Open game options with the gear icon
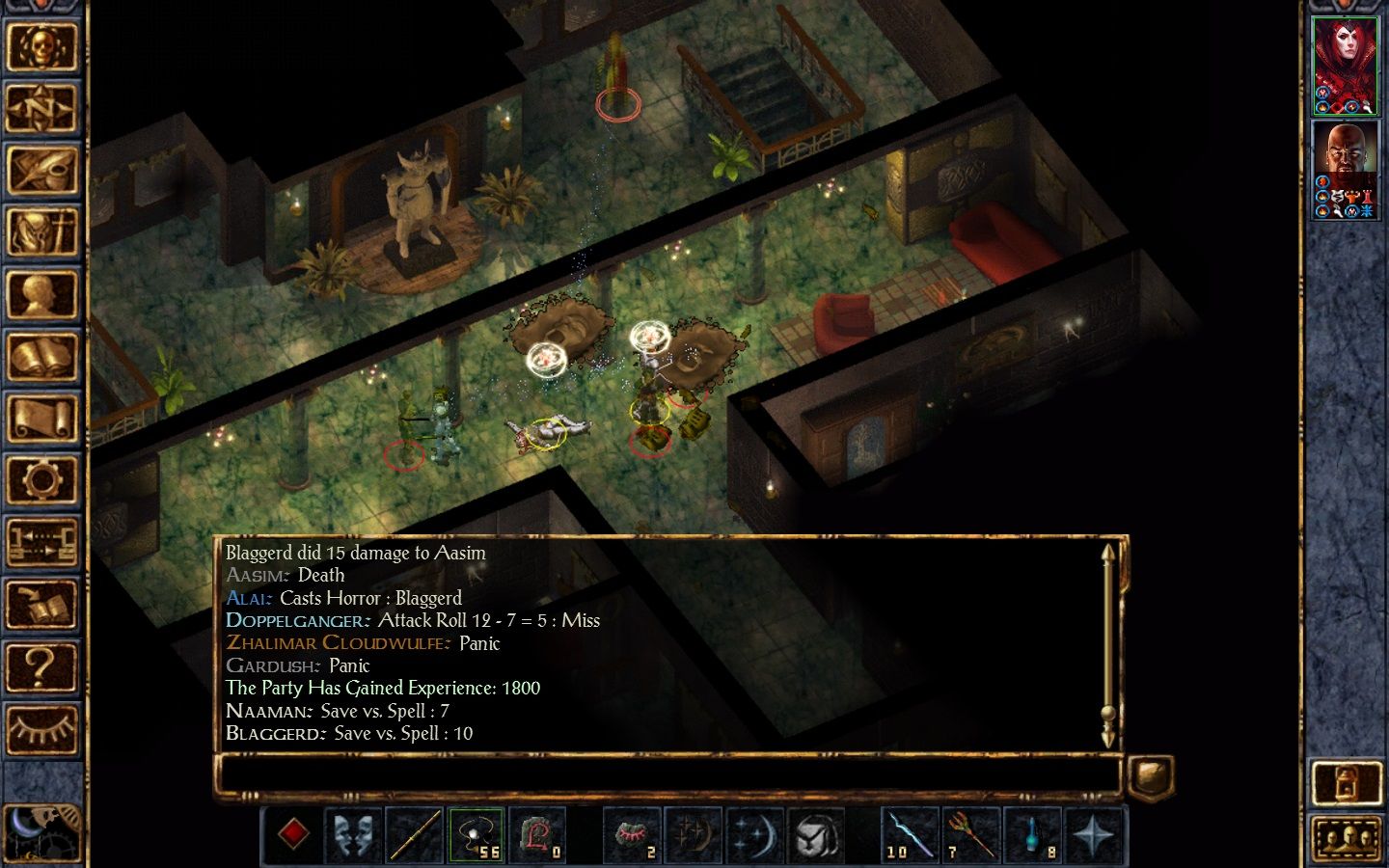 (x=41, y=480)
